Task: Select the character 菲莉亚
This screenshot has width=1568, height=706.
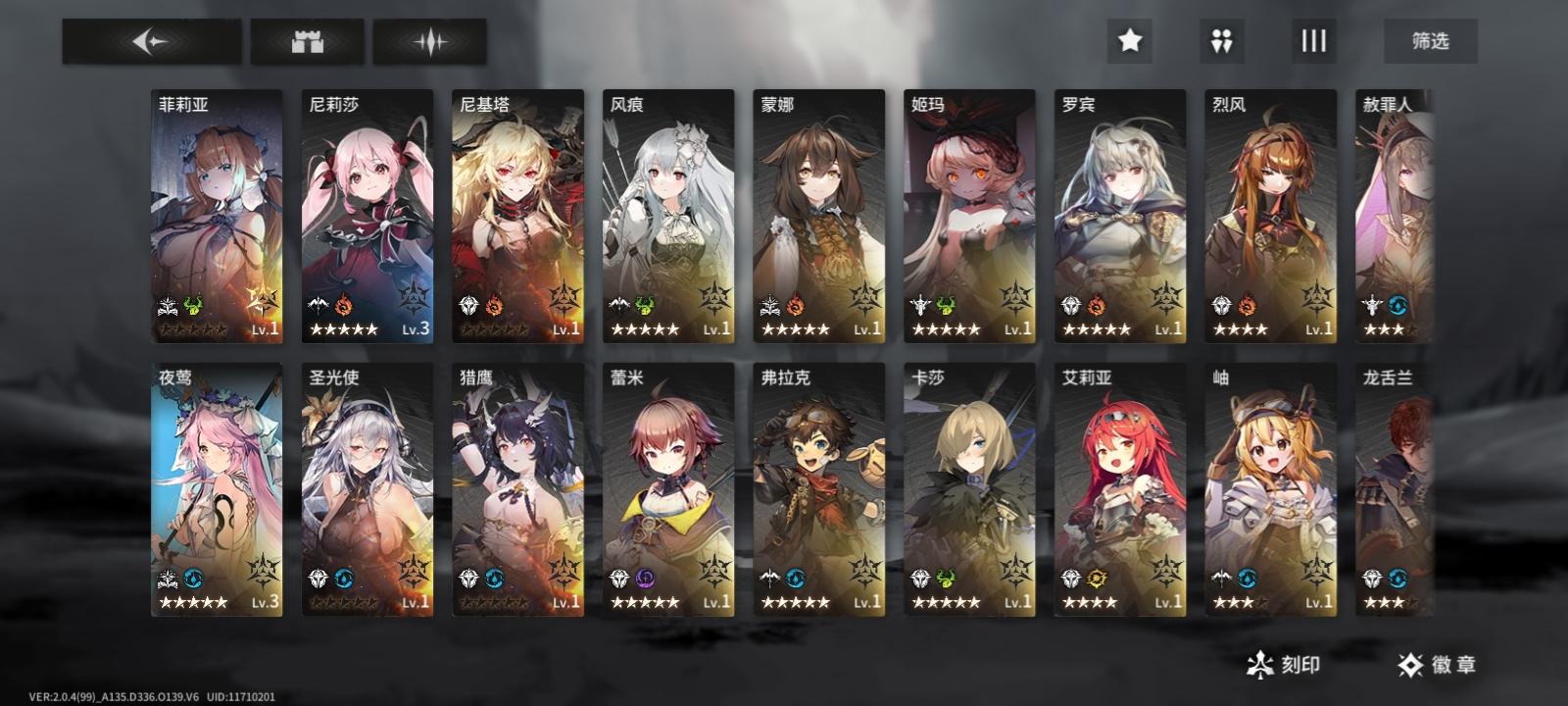Action: pos(218,211)
